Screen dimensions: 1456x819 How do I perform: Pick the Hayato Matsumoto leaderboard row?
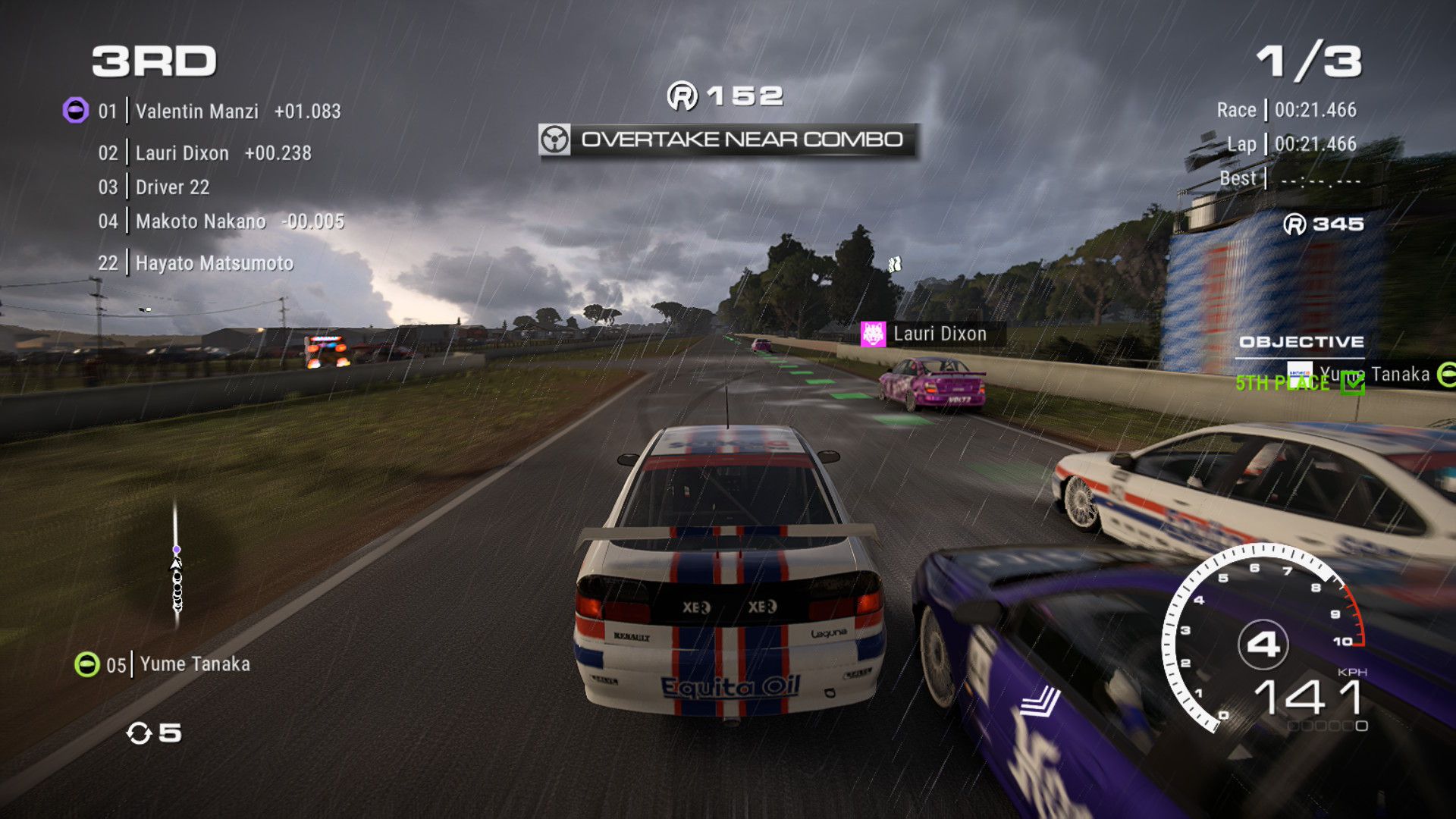pos(214,263)
